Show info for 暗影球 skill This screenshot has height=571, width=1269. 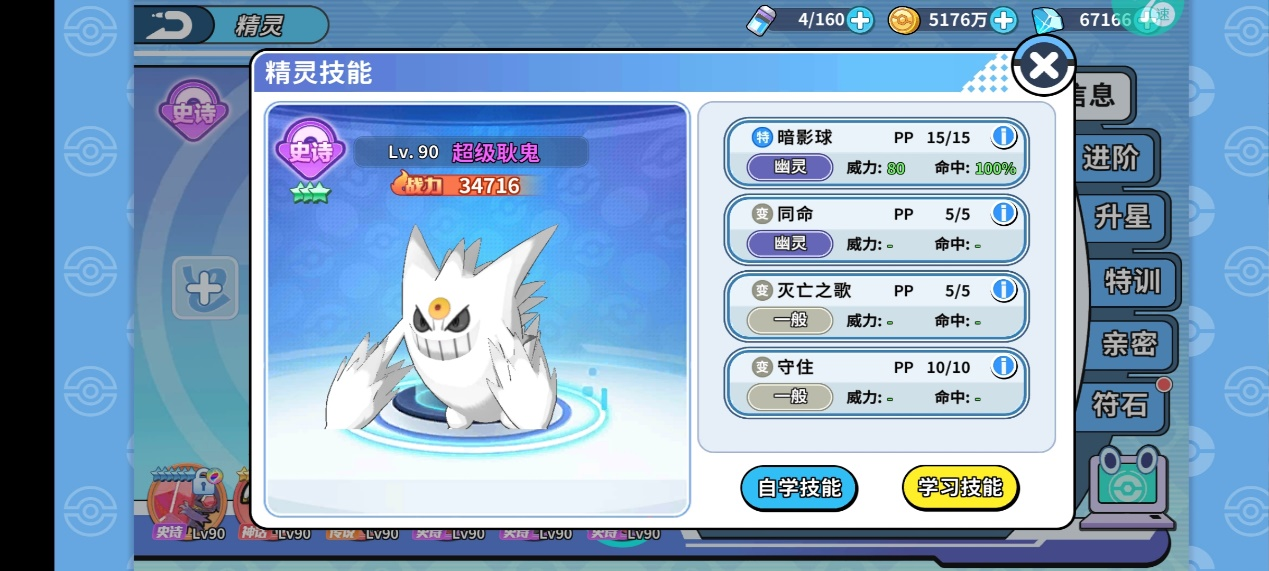(1003, 137)
